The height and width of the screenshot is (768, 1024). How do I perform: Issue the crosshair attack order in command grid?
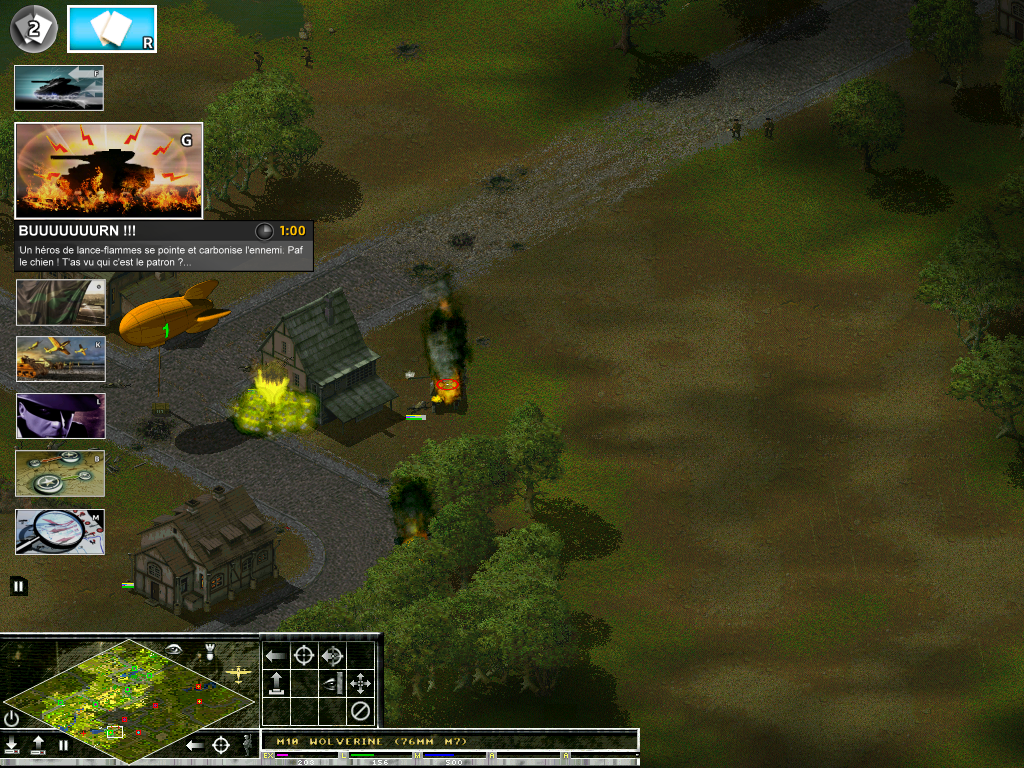coord(304,656)
